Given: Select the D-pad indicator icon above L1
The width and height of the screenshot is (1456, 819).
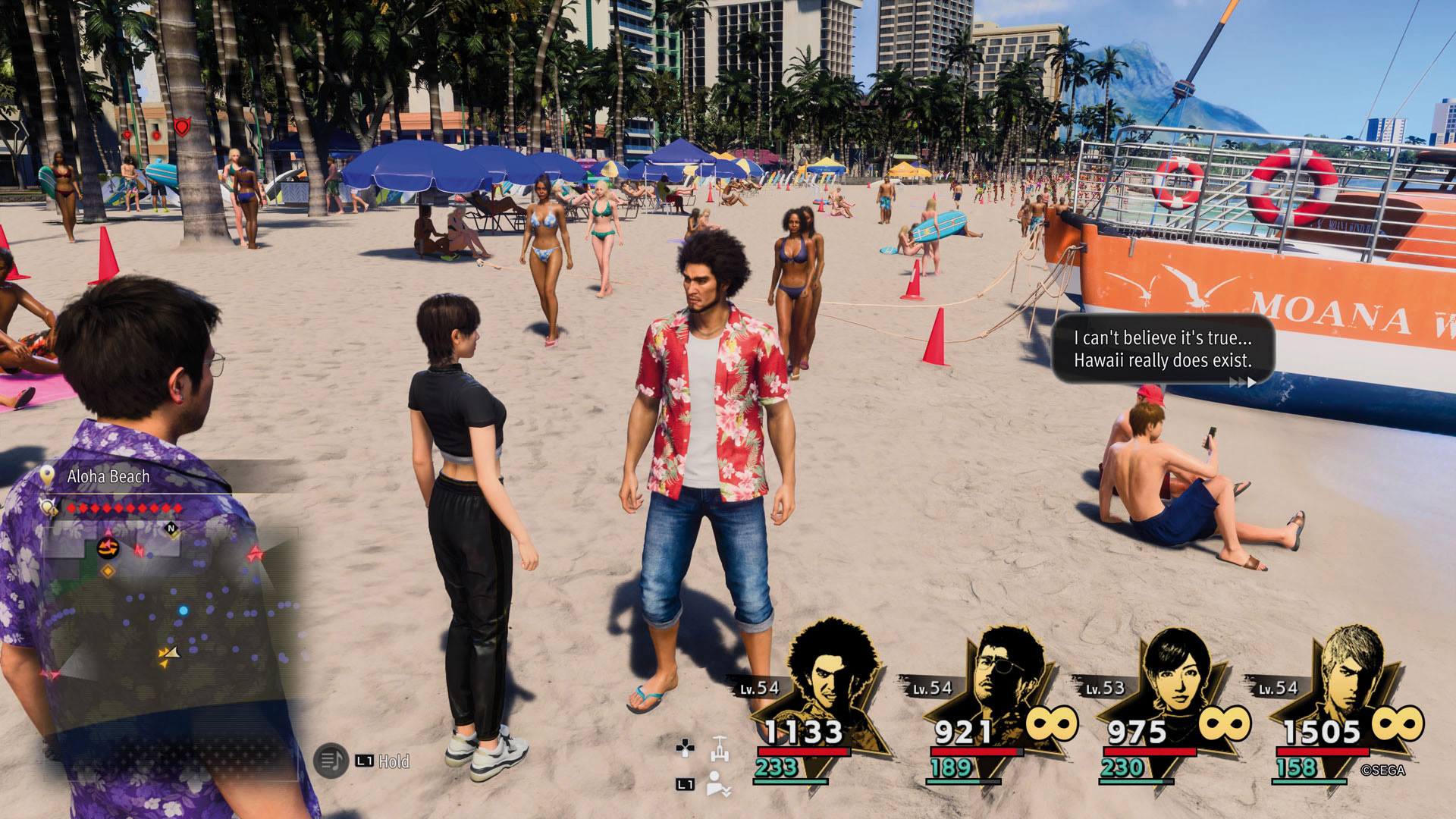Looking at the screenshot, I should (x=687, y=747).
